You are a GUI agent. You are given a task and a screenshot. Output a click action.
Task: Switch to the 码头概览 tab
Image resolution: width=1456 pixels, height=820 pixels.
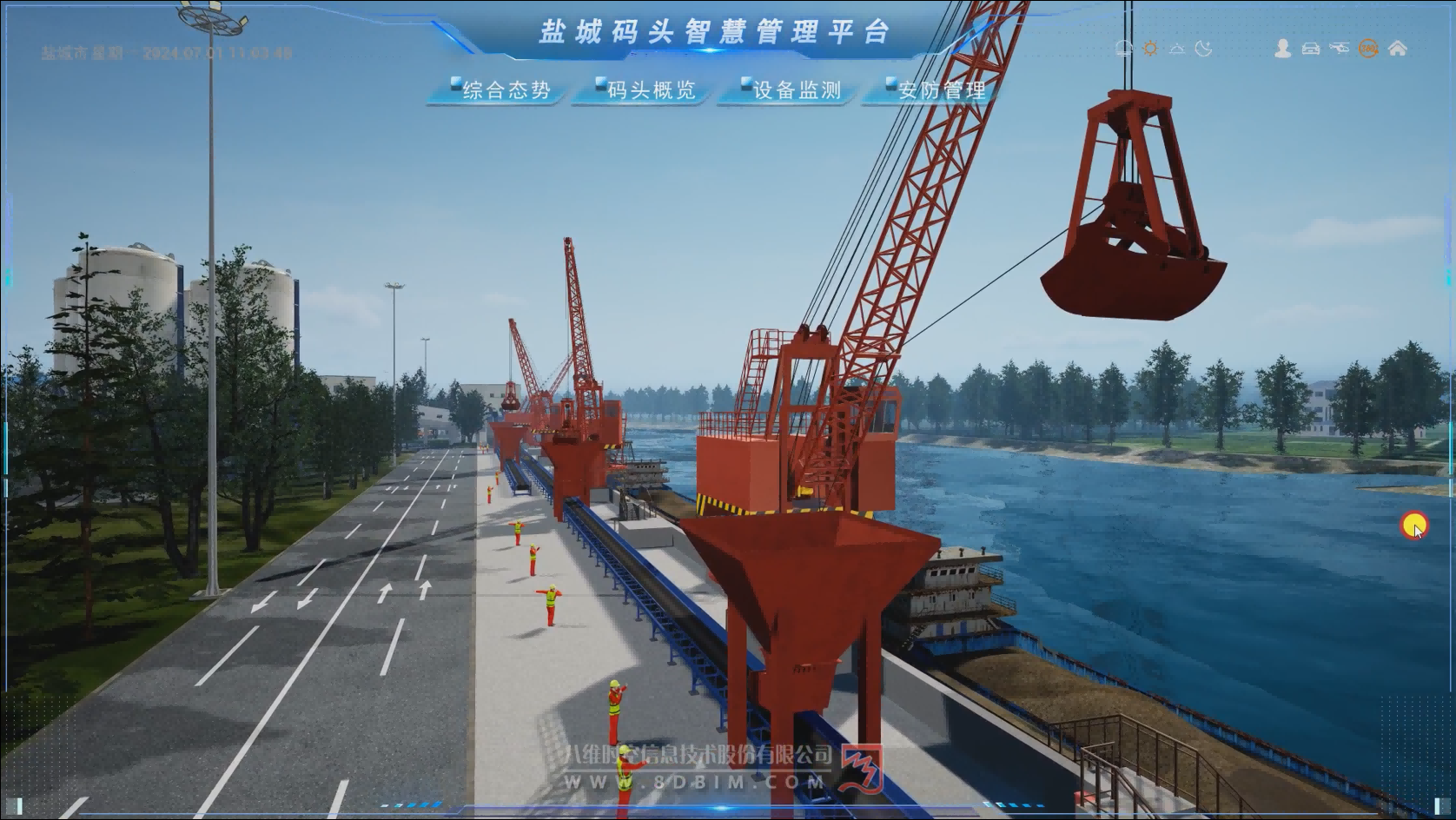click(645, 90)
